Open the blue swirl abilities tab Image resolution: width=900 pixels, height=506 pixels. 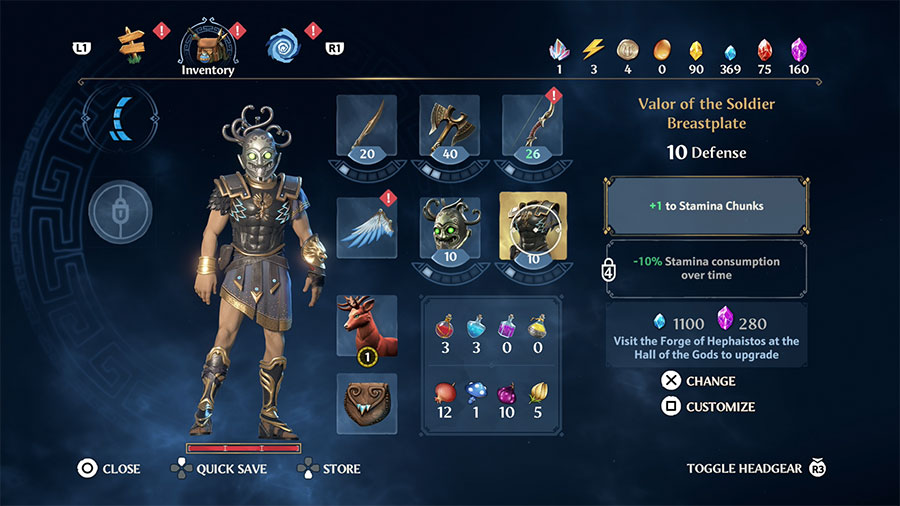tap(283, 44)
